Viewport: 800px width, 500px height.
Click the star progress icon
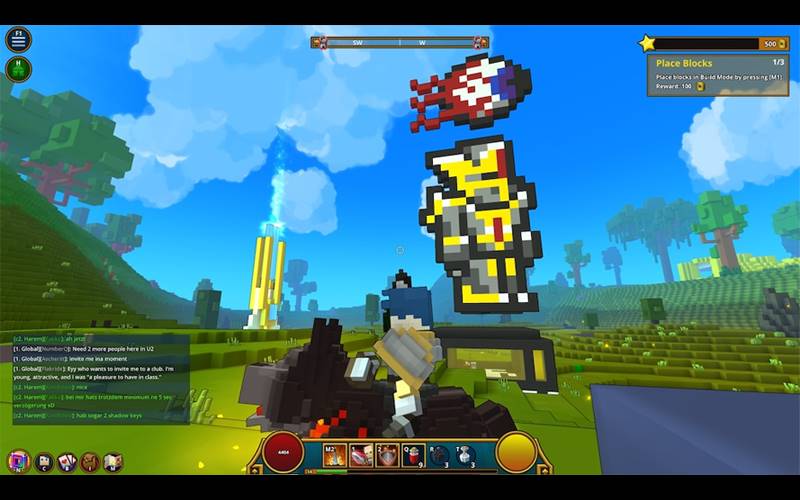coord(648,43)
